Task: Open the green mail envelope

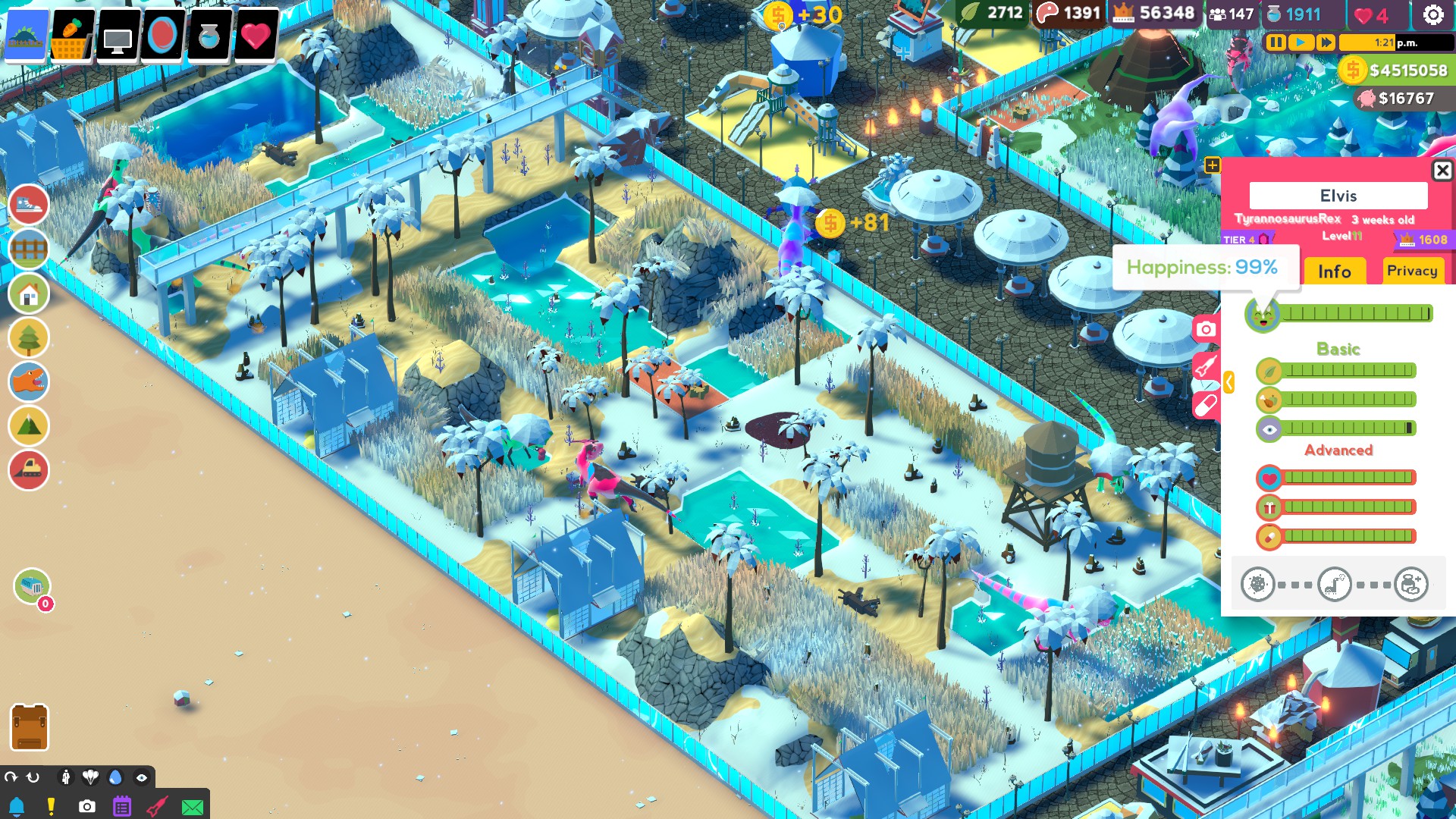Action: coord(193,807)
